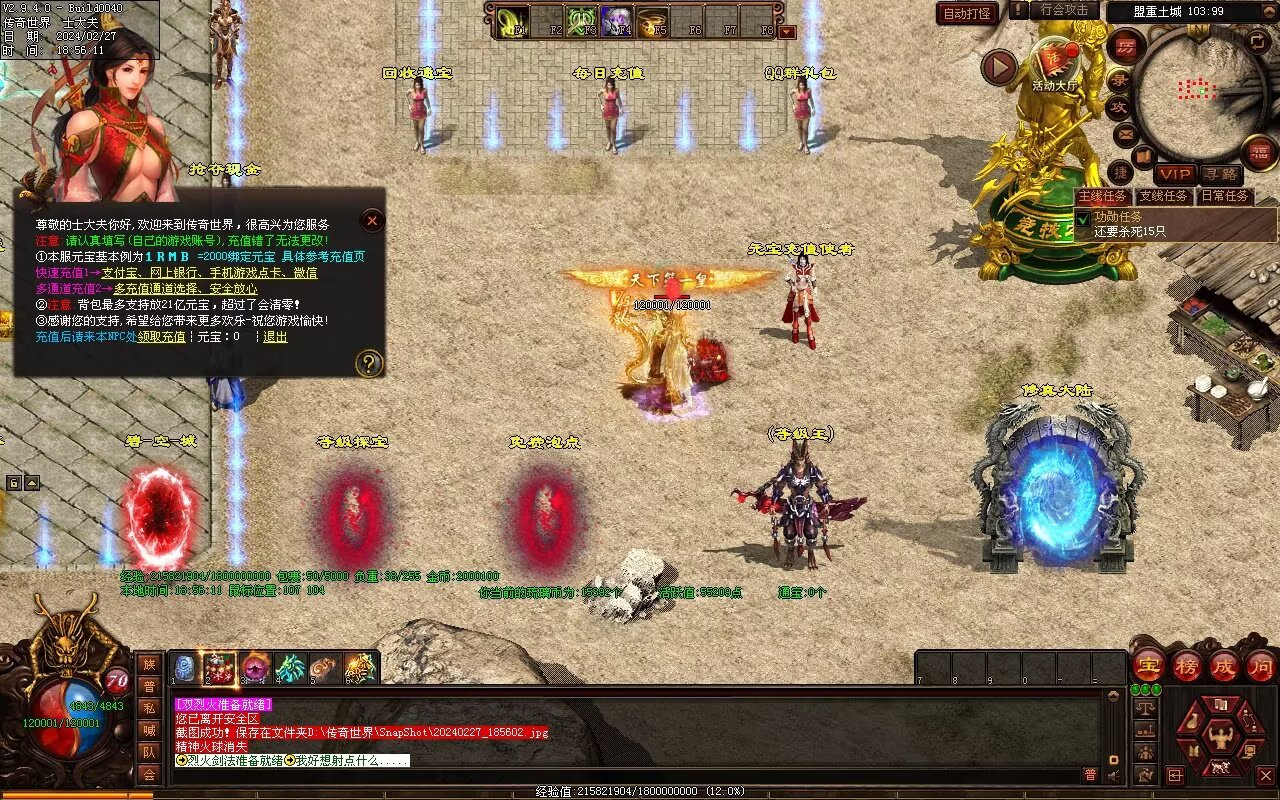Close the recharge NPC dialogue window

[x=372, y=220]
